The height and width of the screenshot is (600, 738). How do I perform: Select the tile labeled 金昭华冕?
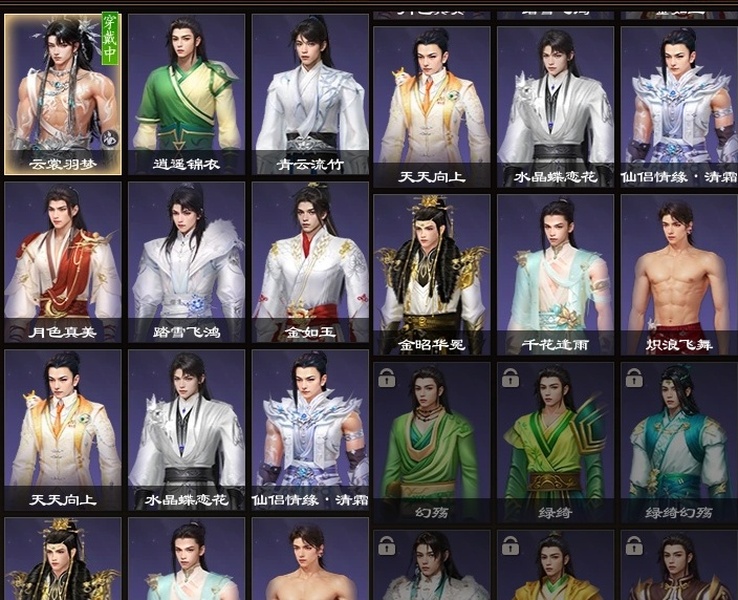point(432,275)
